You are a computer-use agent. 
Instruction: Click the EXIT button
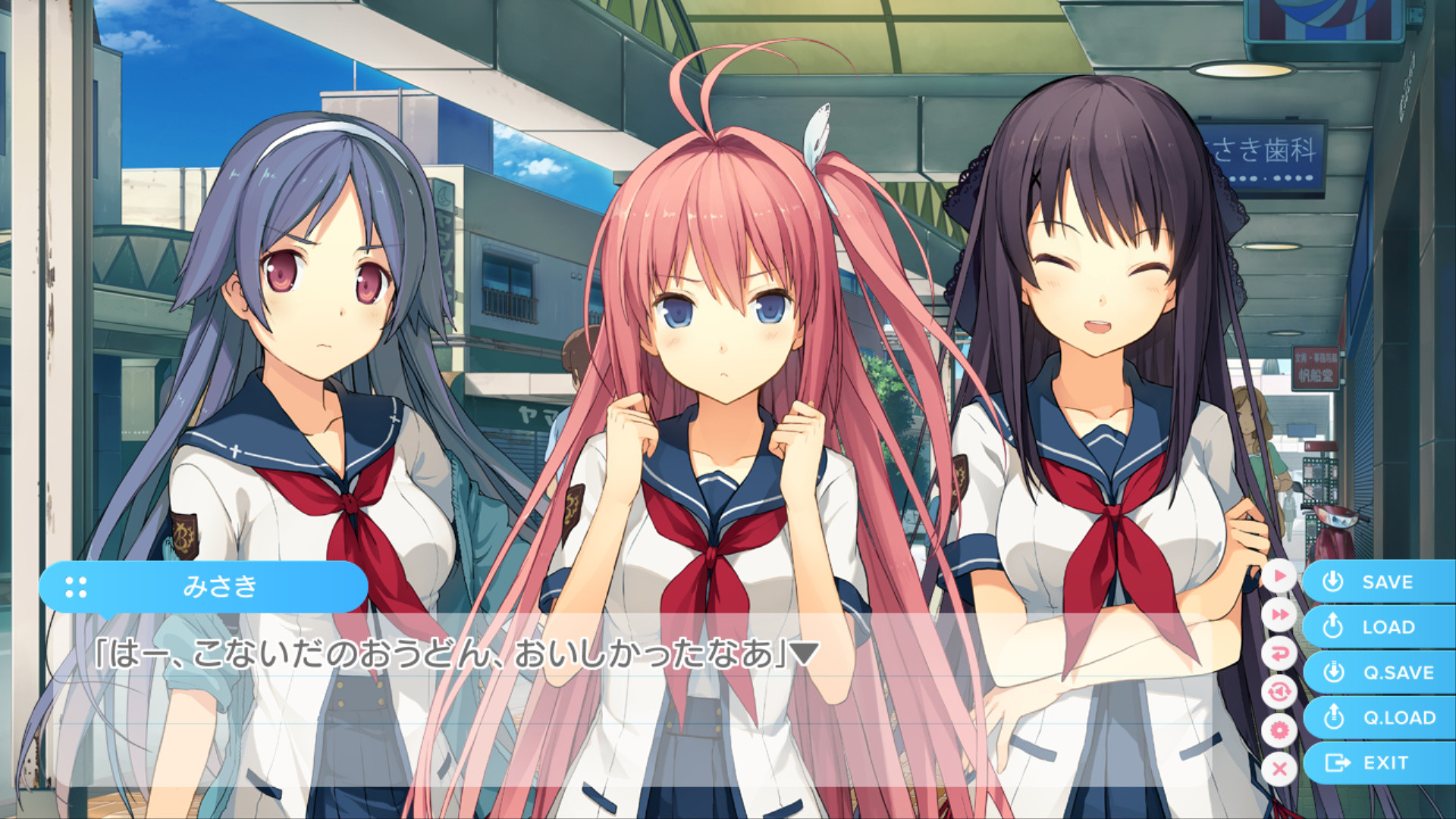[1378, 763]
